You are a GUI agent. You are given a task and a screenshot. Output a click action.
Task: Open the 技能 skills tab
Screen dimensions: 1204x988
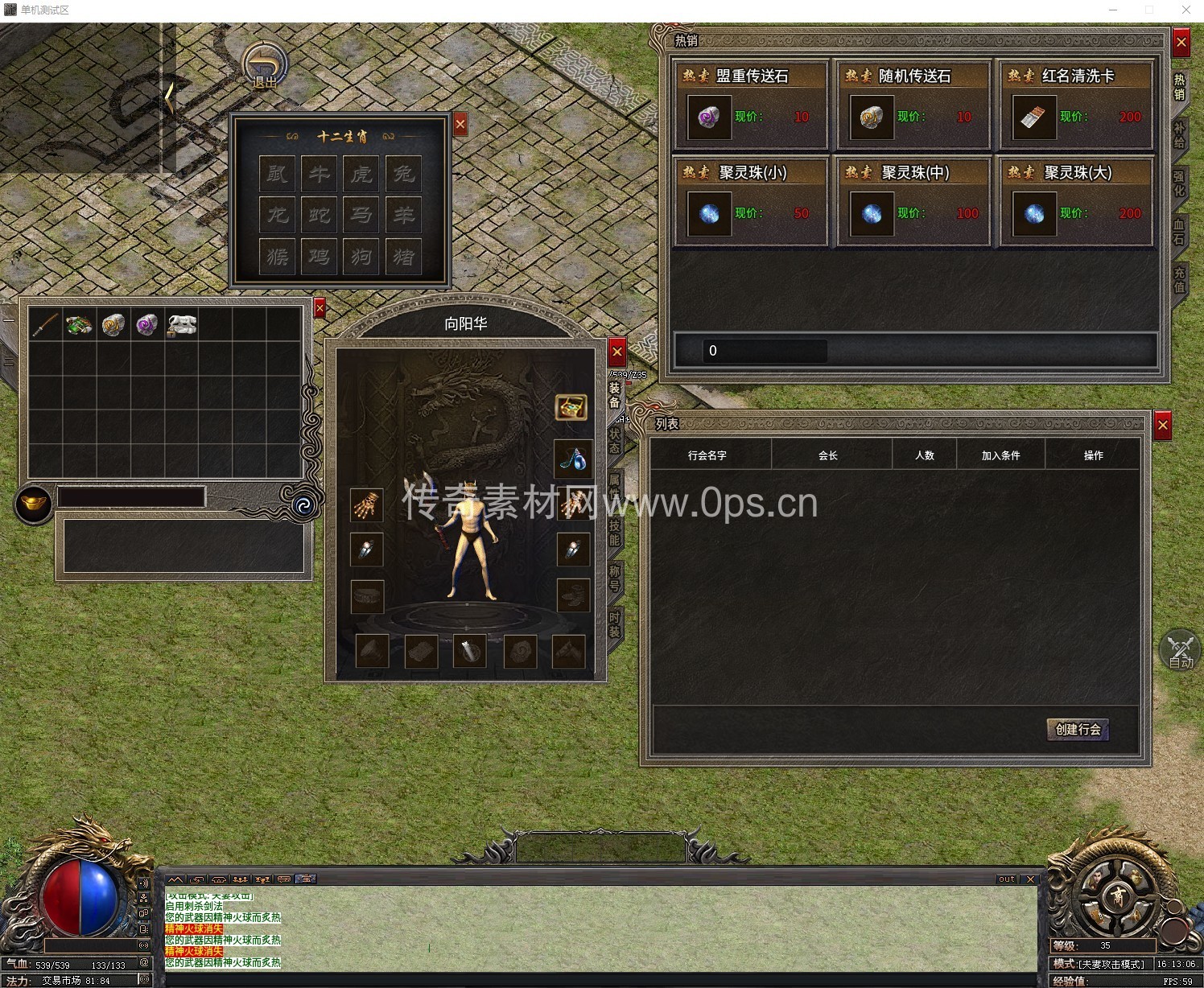coord(614,533)
